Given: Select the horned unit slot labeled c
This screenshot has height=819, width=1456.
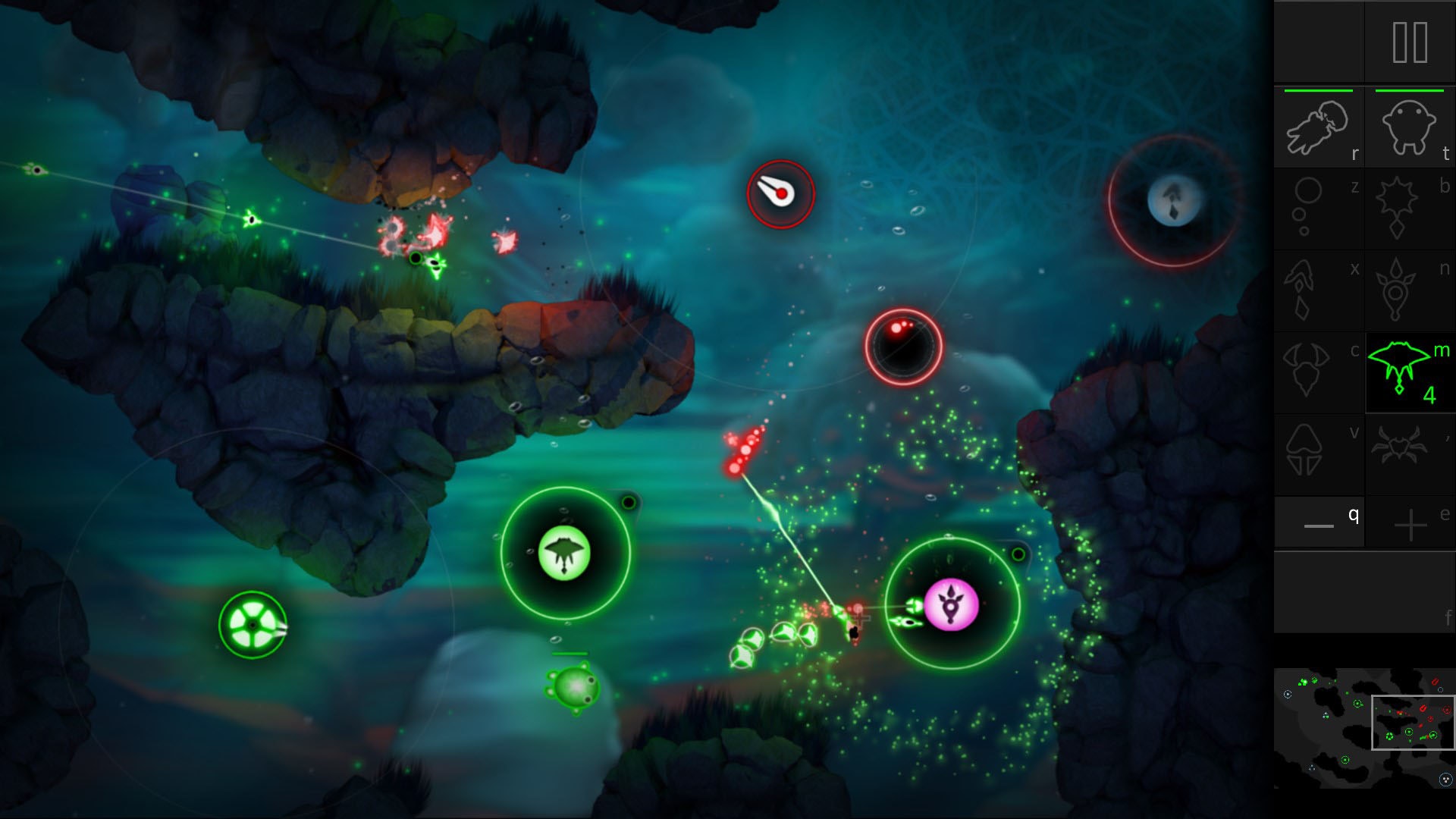Looking at the screenshot, I should (x=1318, y=372).
